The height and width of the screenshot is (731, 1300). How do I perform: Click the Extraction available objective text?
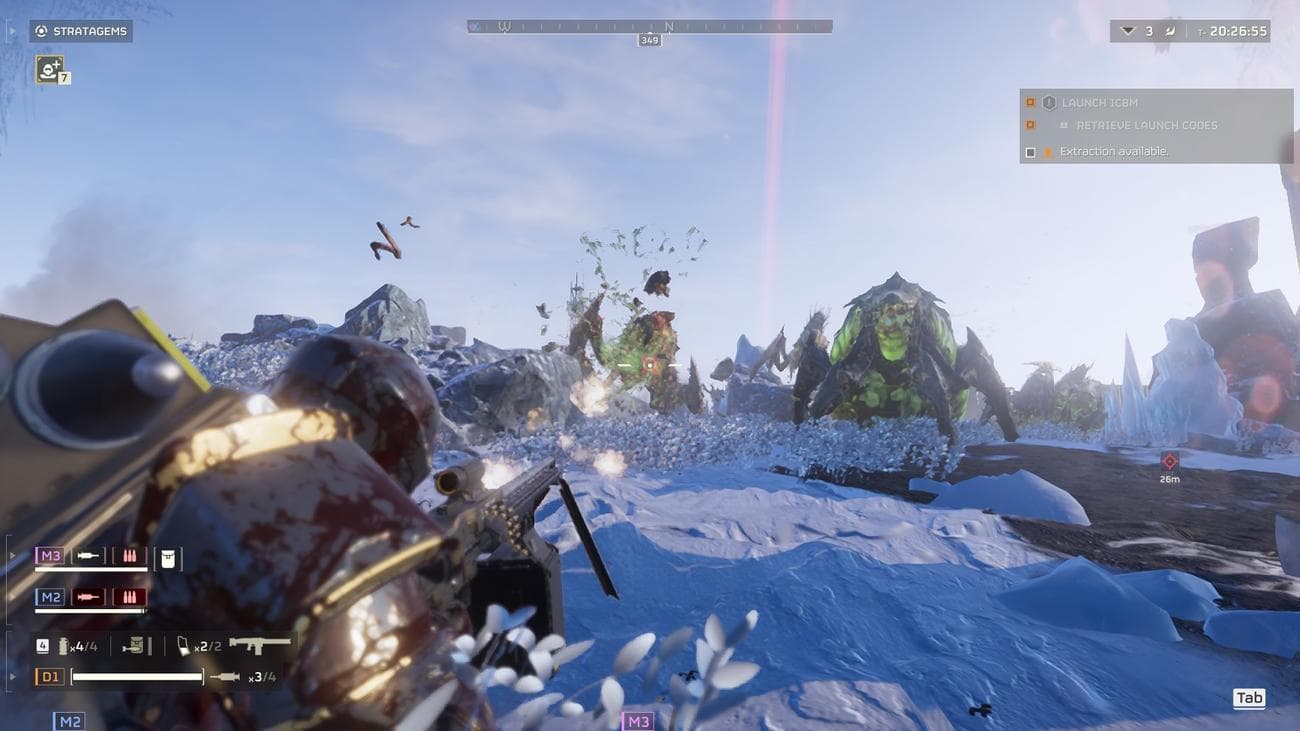click(1115, 150)
